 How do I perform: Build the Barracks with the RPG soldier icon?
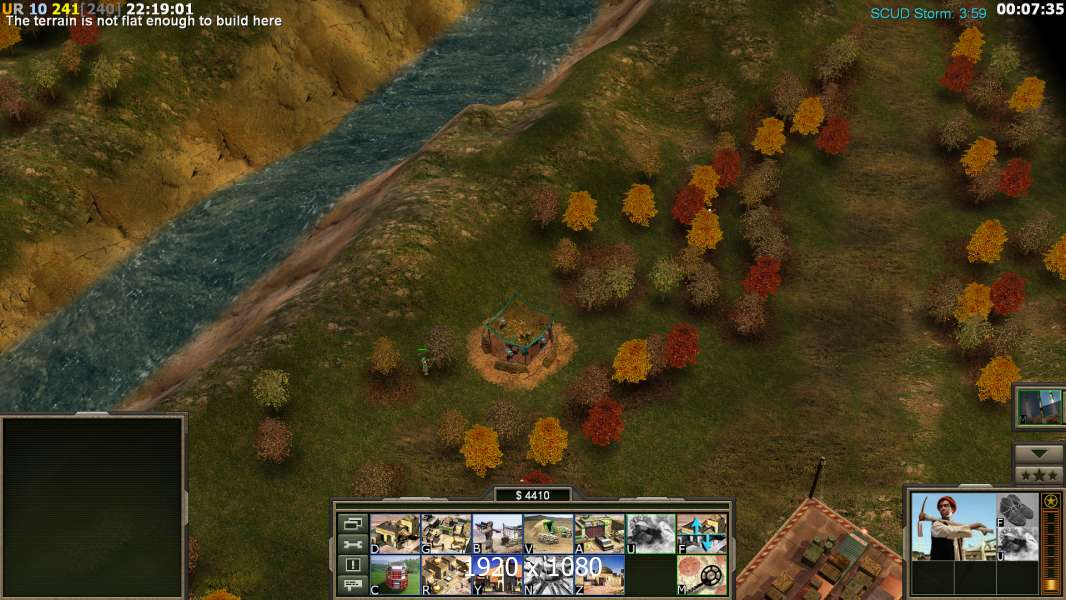(x=497, y=534)
